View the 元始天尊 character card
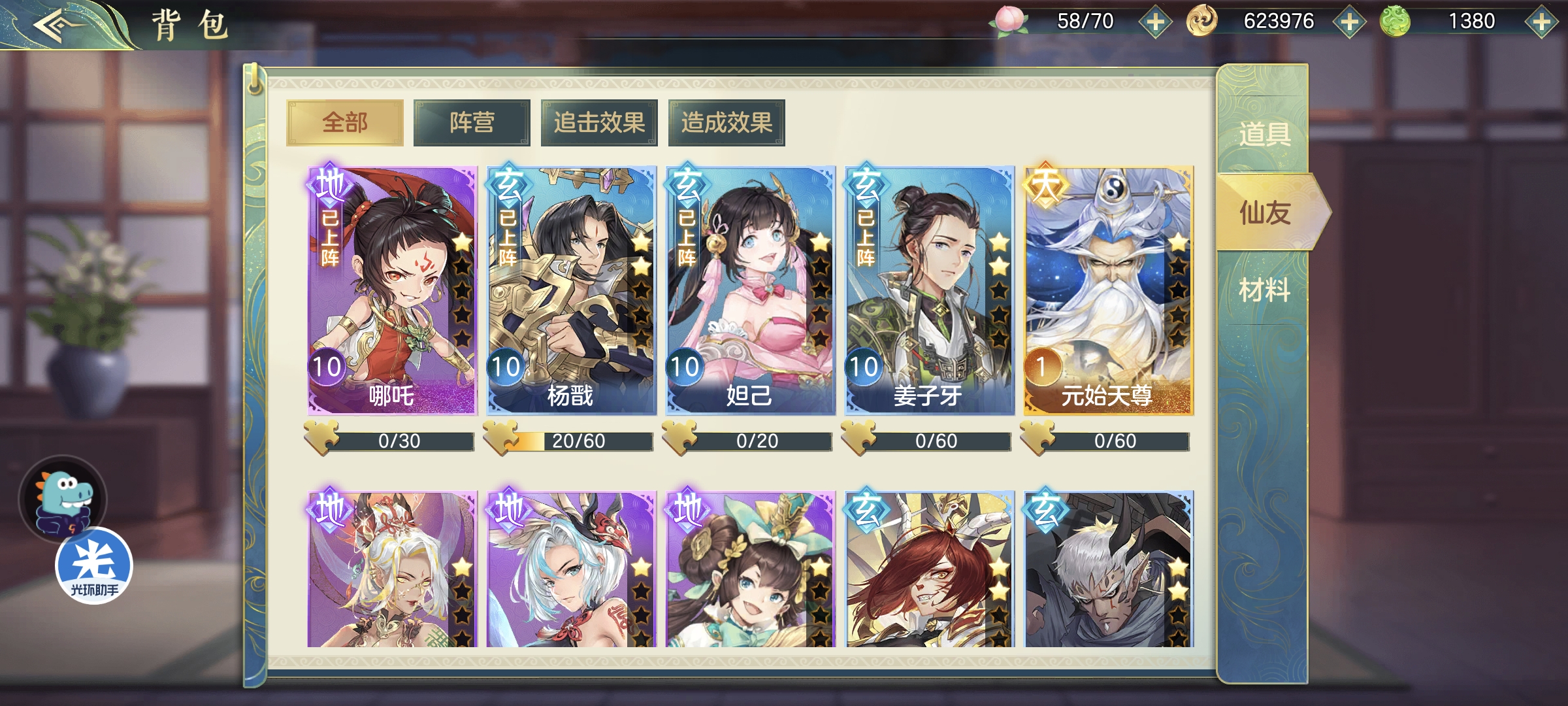The width and height of the screenshot is (1568, 706). click(x=1108, y=291)
